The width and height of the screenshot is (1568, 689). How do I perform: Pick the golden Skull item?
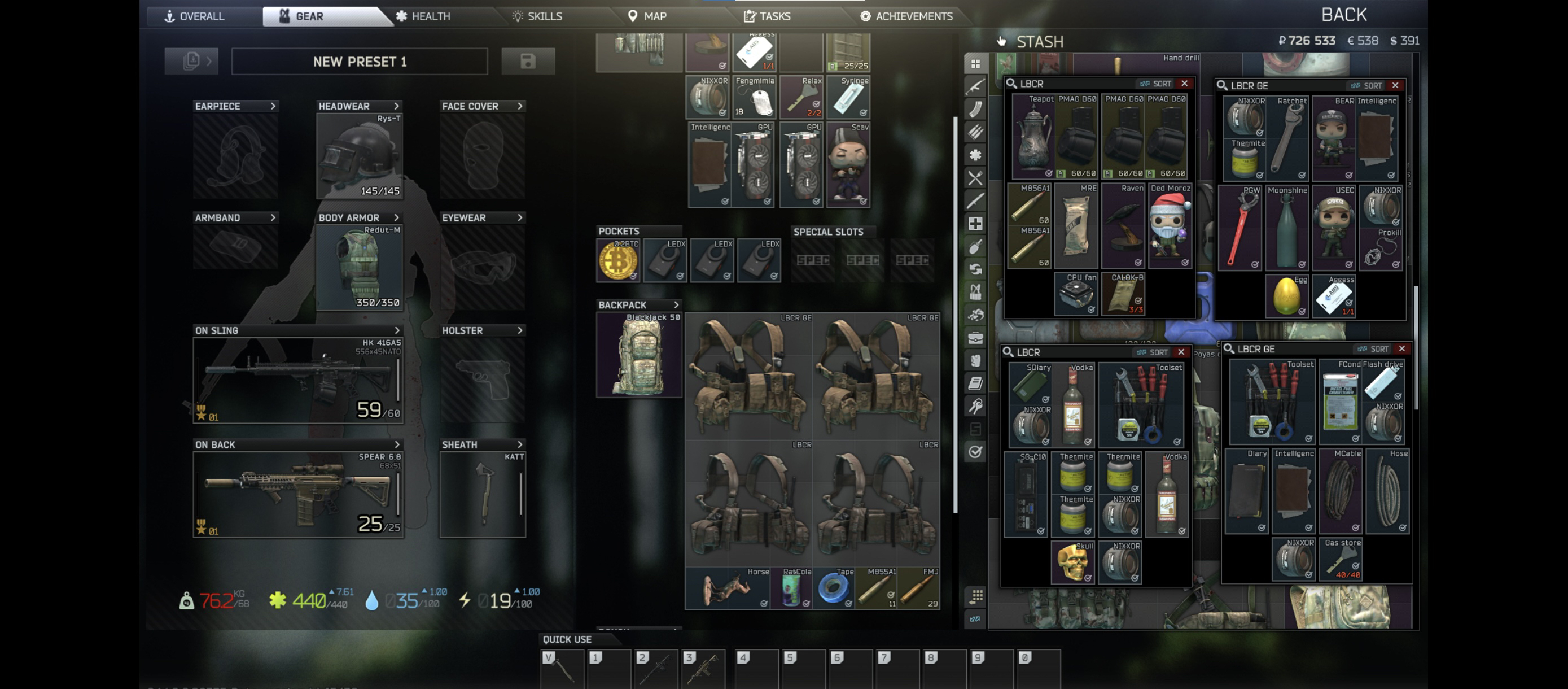pos(1072,563)
